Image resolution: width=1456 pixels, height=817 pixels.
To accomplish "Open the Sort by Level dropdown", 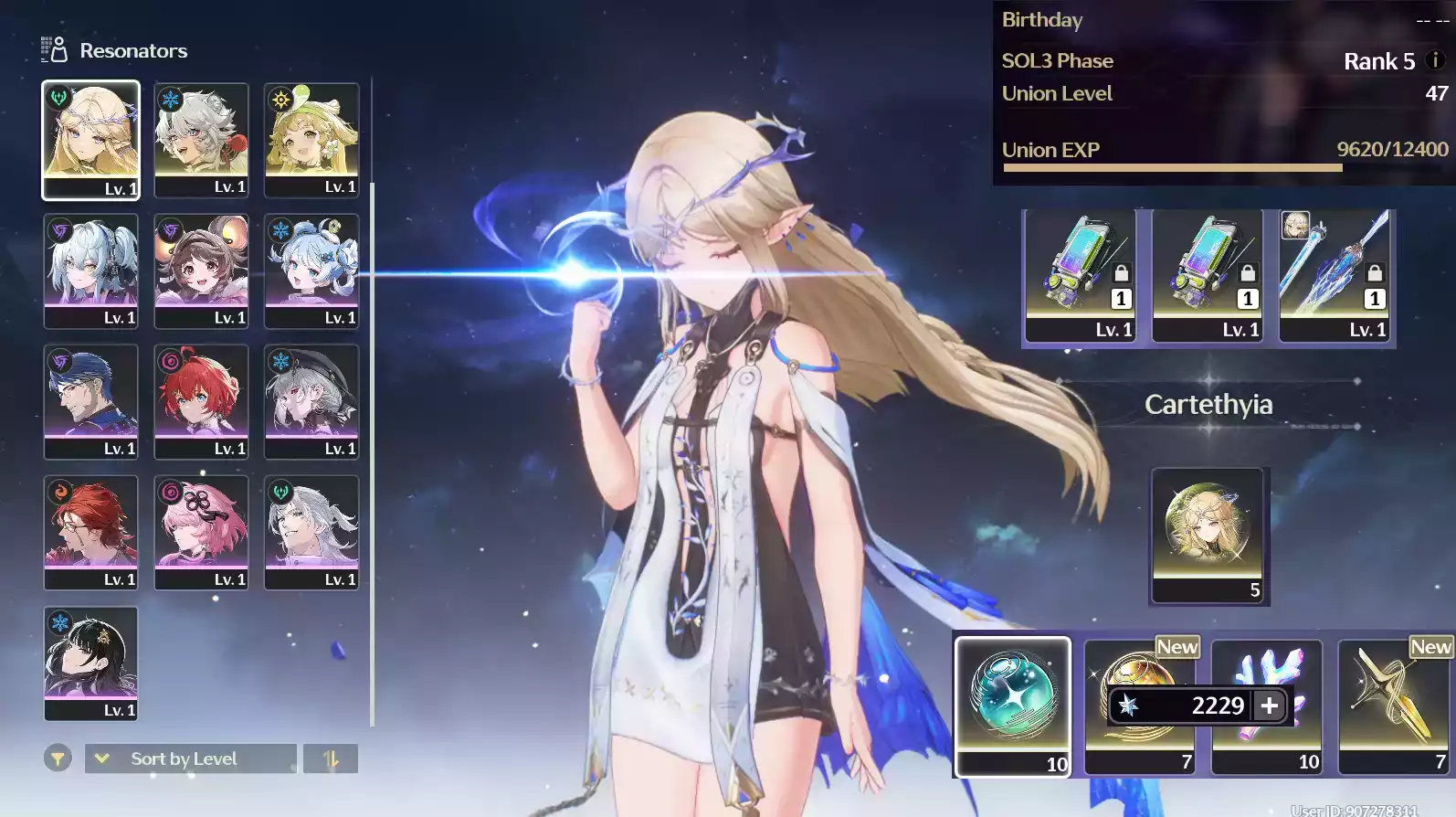I will (x=190, y=759).
